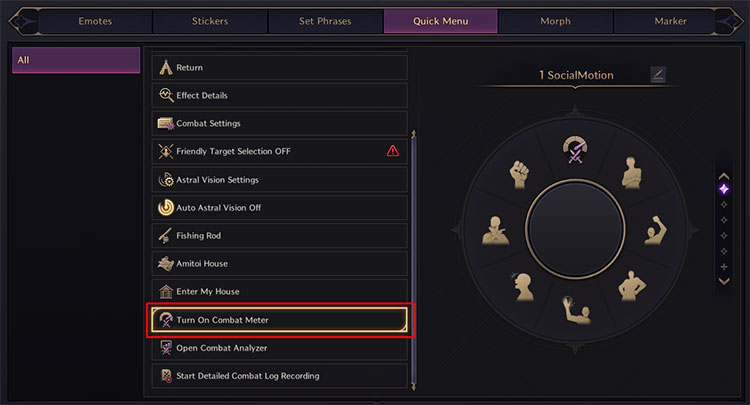Choose the Return entry
This screenshot has width=750, height=405.
[x=279, y=68]
